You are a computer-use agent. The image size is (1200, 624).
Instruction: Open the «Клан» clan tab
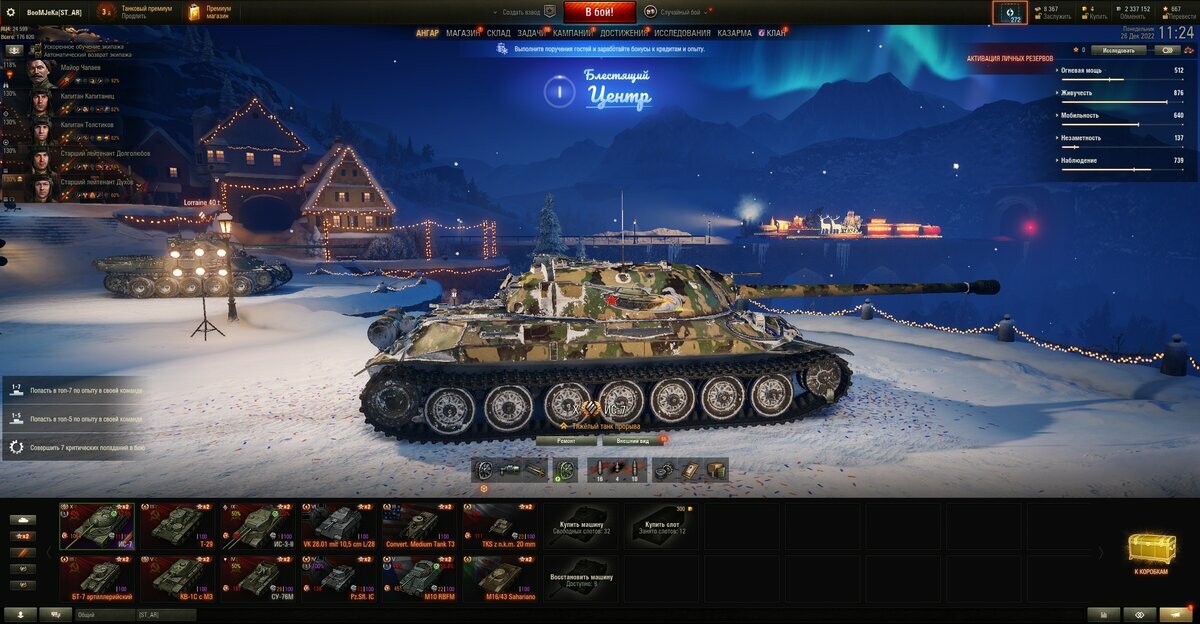(x=775, y=33)
